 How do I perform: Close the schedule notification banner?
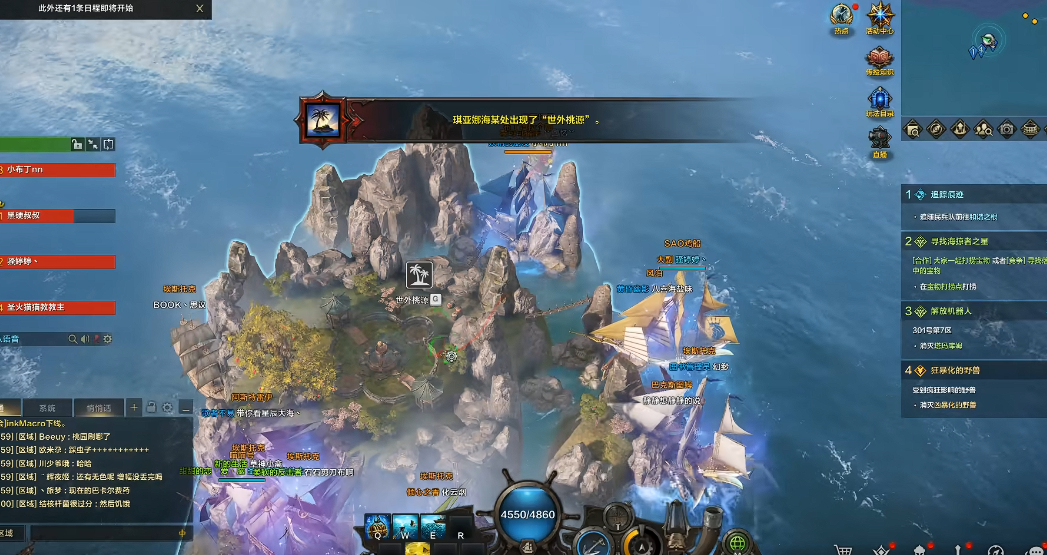point(200,8)
